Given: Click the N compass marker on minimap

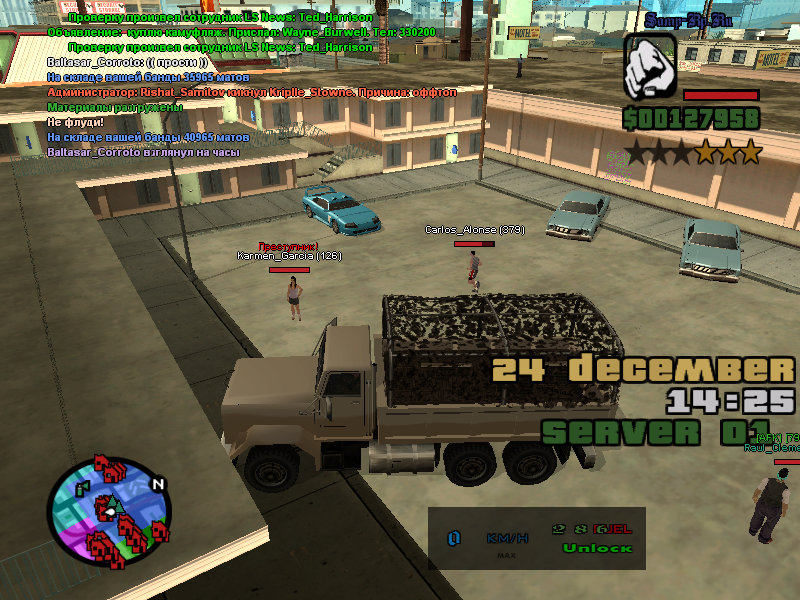Looking at the screenshot, I should pos(157,485).
